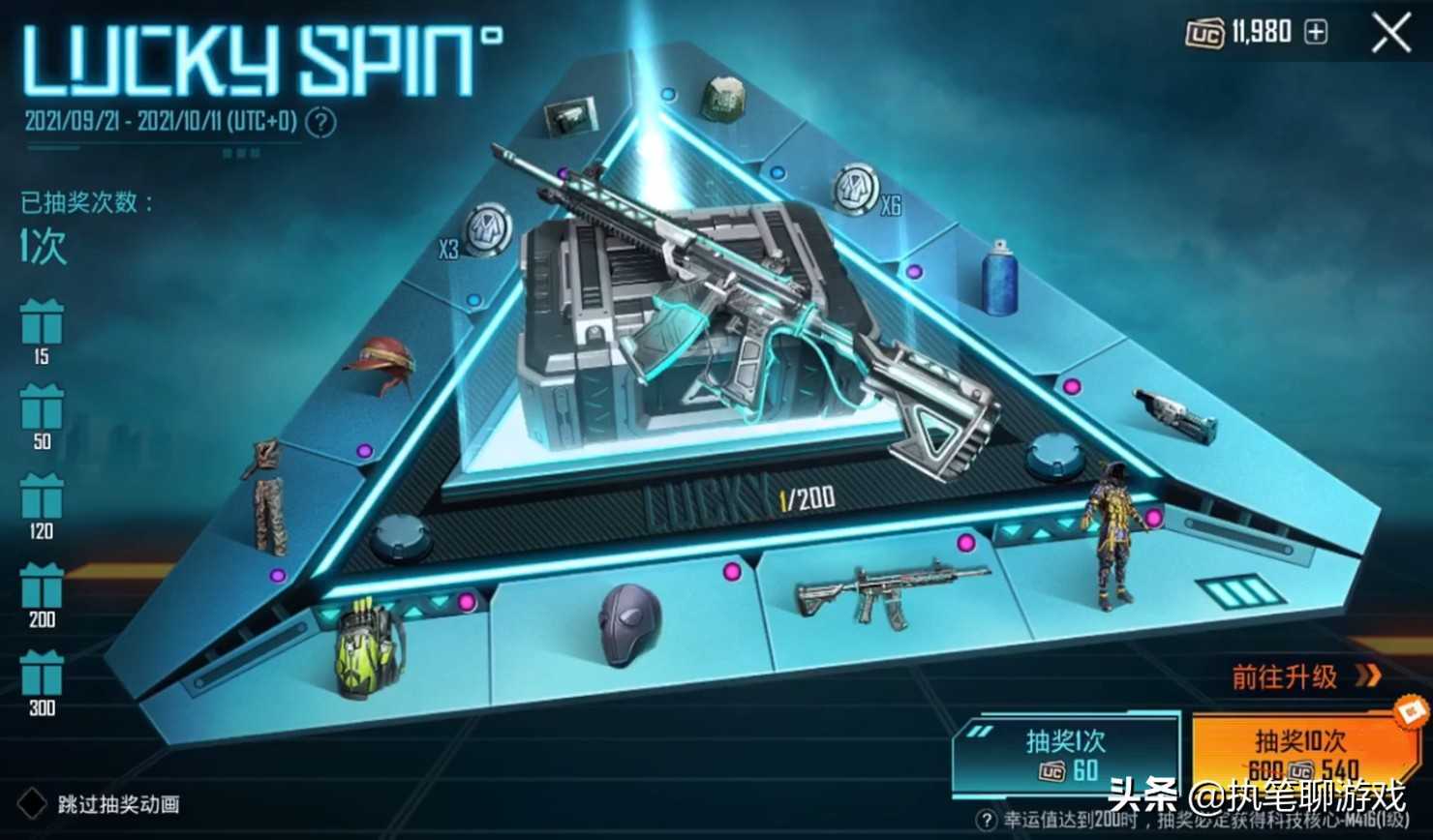
Task: Close the Lucky Spin screen
Action: [1390, 35]
